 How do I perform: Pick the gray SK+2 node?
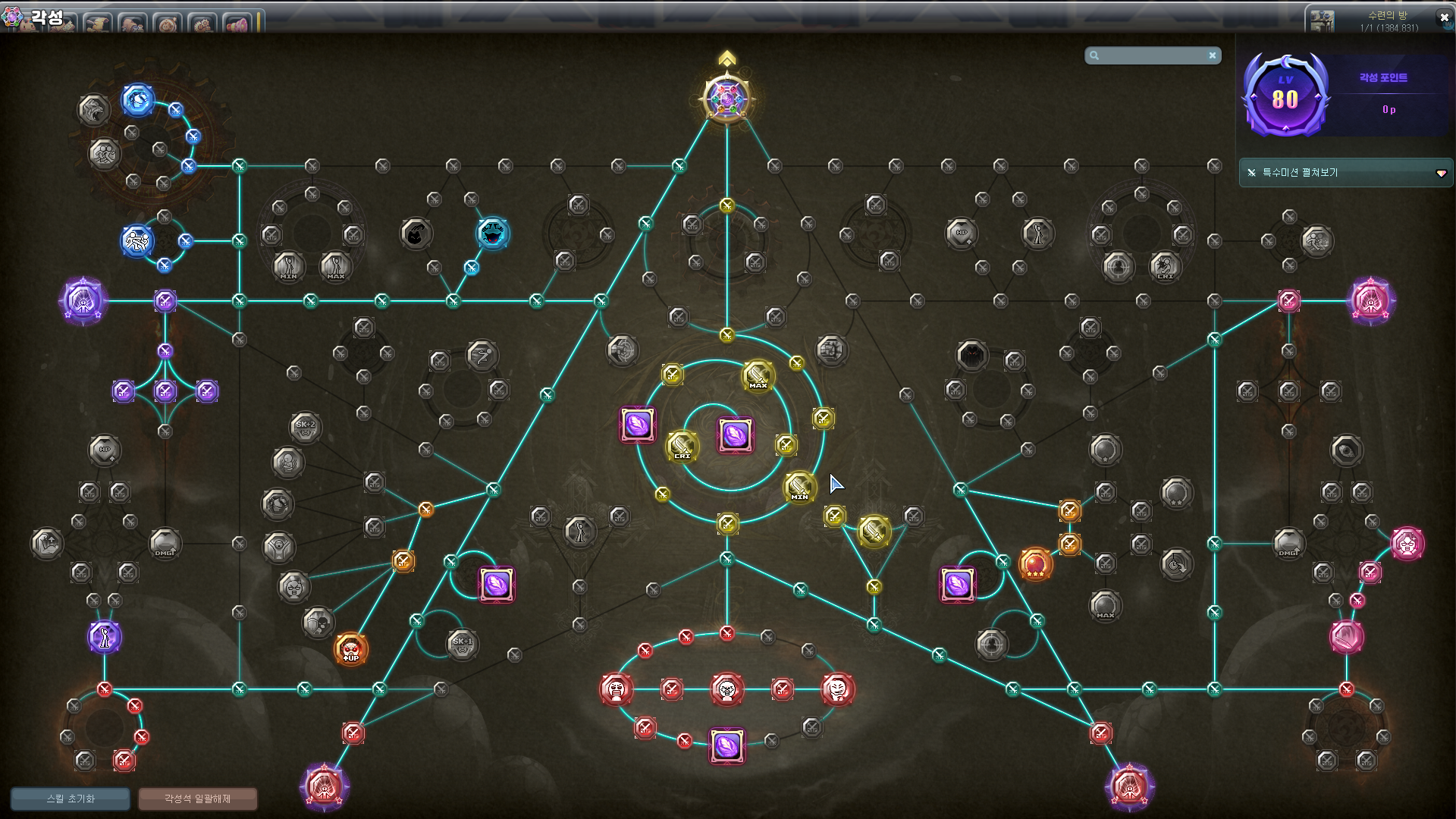305,426
